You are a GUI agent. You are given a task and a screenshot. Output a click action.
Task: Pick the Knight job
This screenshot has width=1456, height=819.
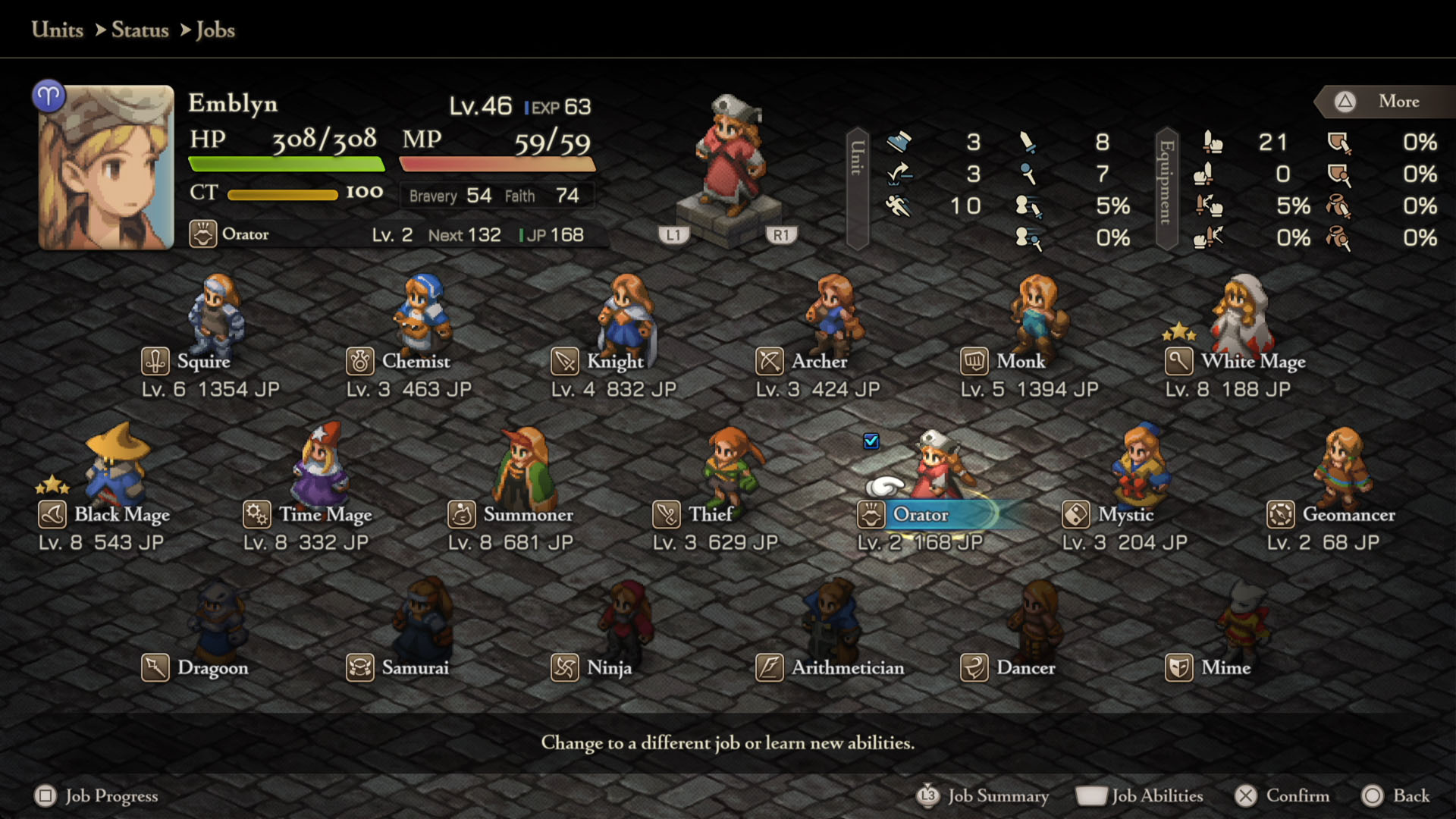[x=614, y=362]
